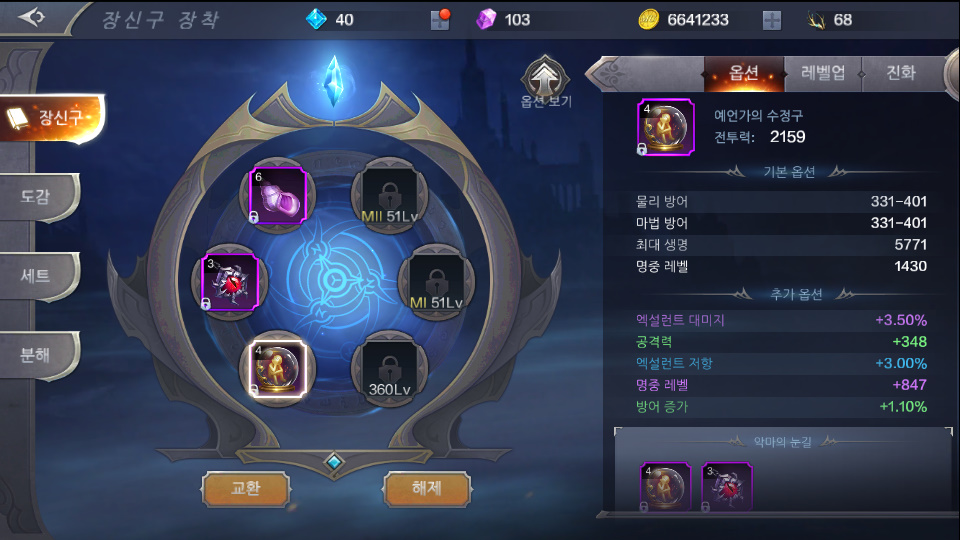The image size is (960, 540).
Task: Select the crystal orb in 악마의 눈길 set
Action: coord(666,488)
